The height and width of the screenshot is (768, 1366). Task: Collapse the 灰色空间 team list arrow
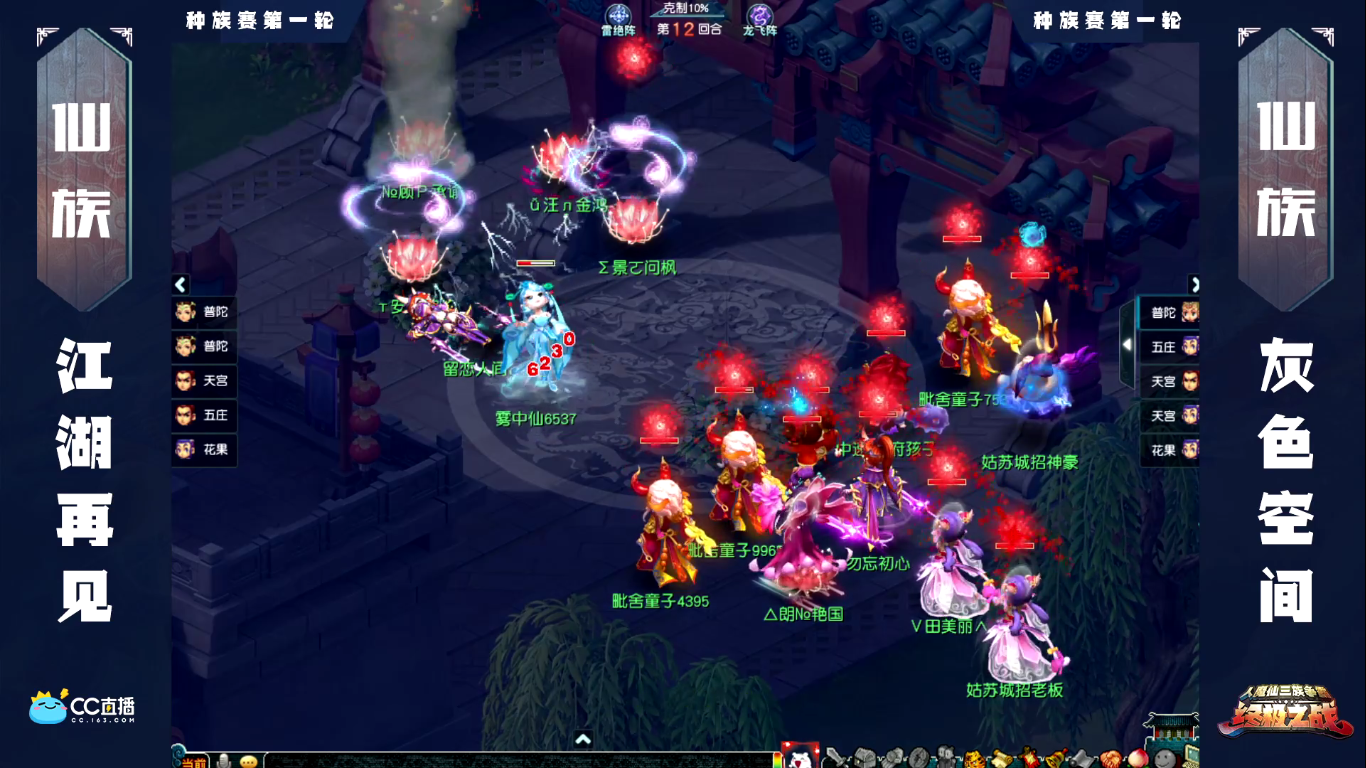point(1194,285)
